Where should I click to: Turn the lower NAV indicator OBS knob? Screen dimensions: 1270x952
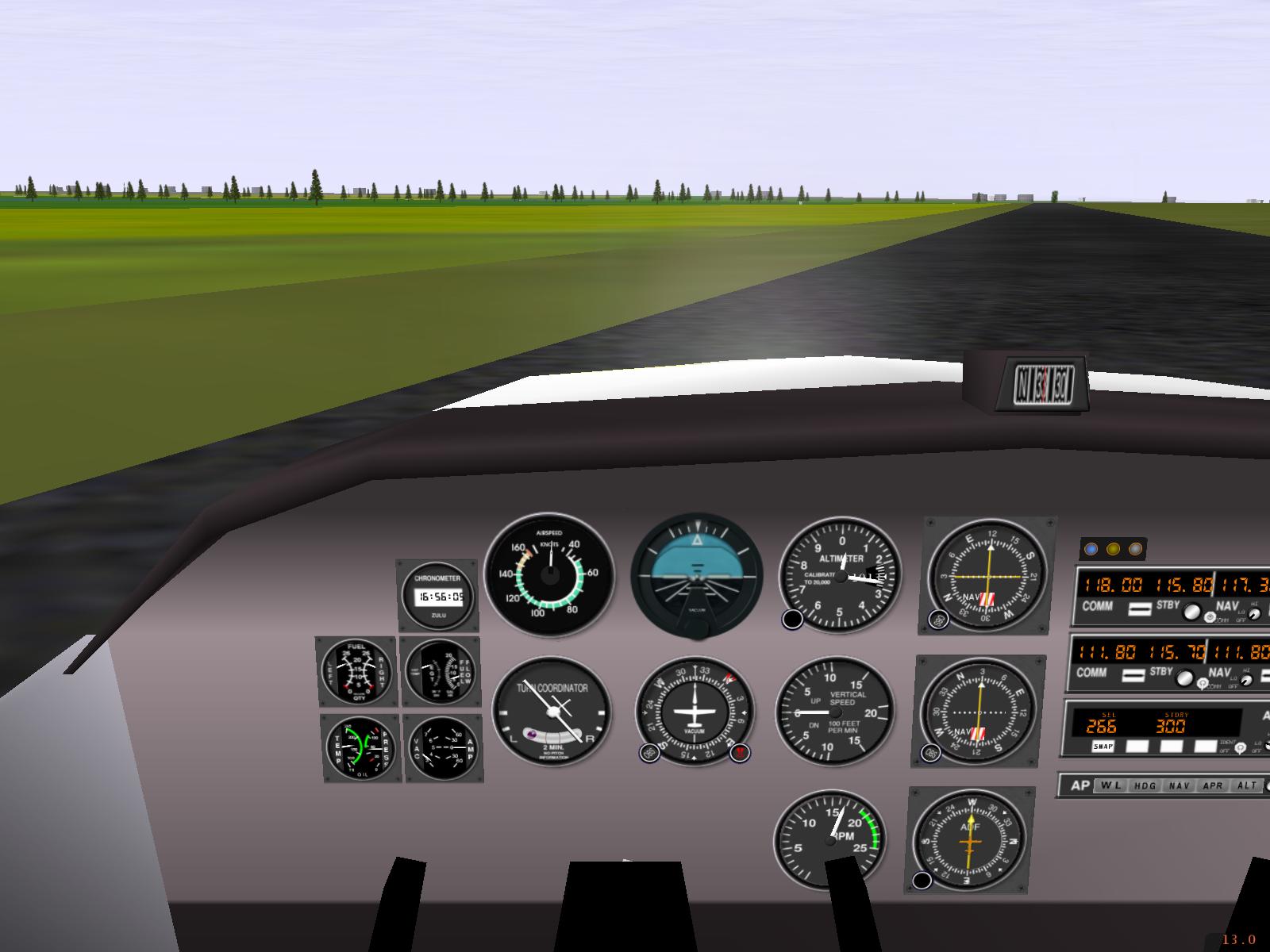click(x=932, y=752)
